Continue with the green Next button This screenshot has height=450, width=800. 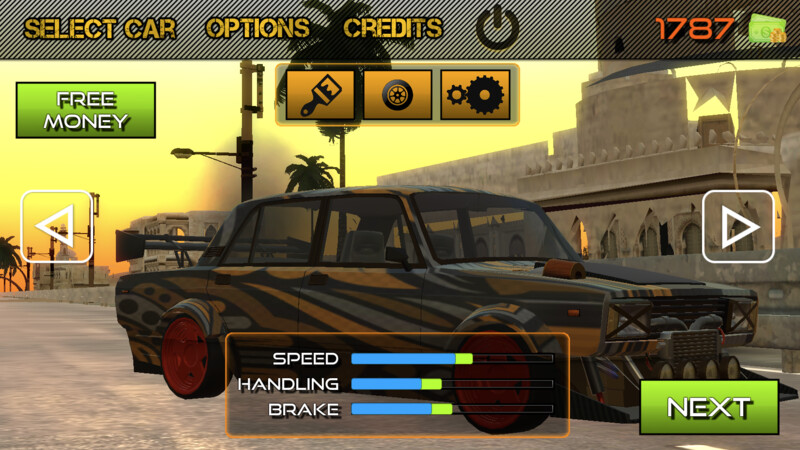pyautogui.click(x=709, y=407)
